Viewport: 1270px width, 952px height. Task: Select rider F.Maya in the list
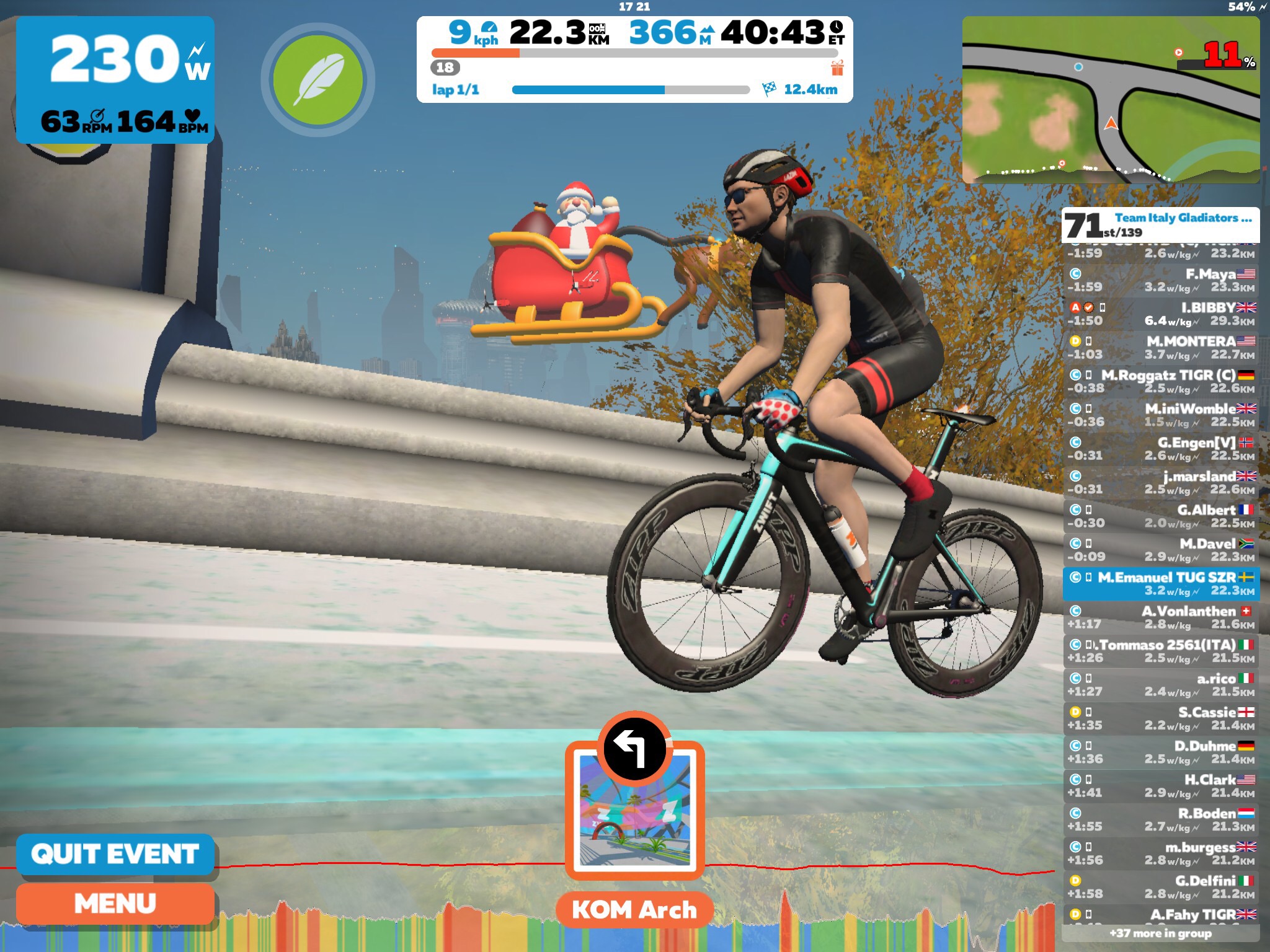coord(1161,280)
